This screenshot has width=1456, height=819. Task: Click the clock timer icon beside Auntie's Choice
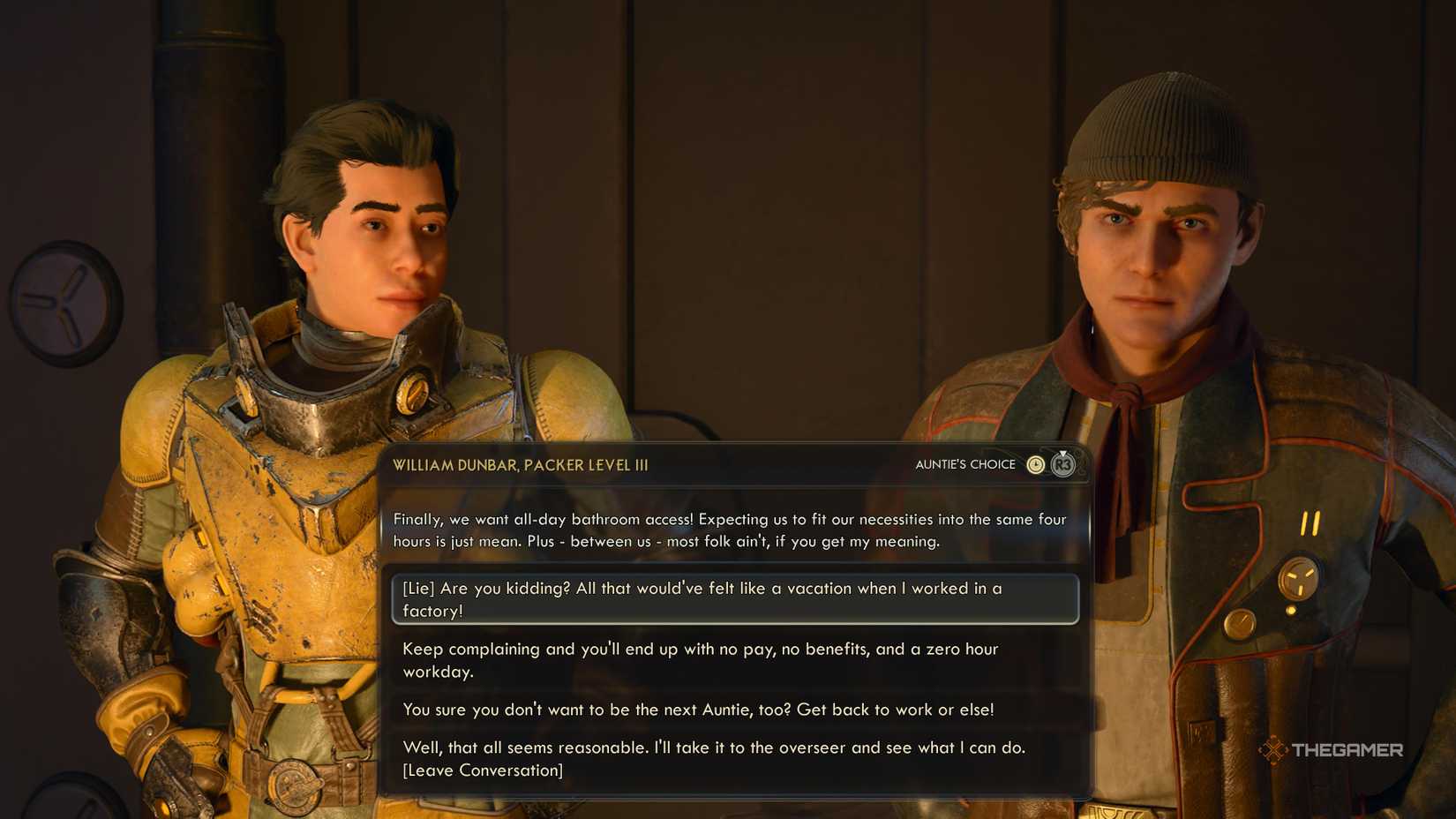tap(1036, 464)
